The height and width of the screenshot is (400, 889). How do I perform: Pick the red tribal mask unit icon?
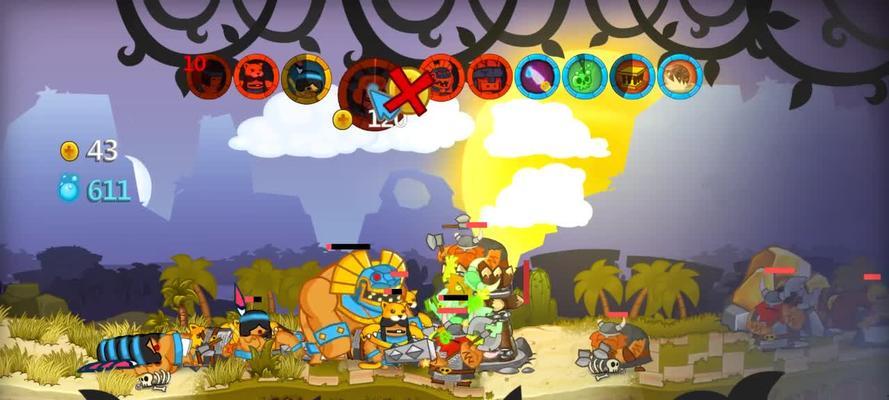coord(441,76)
